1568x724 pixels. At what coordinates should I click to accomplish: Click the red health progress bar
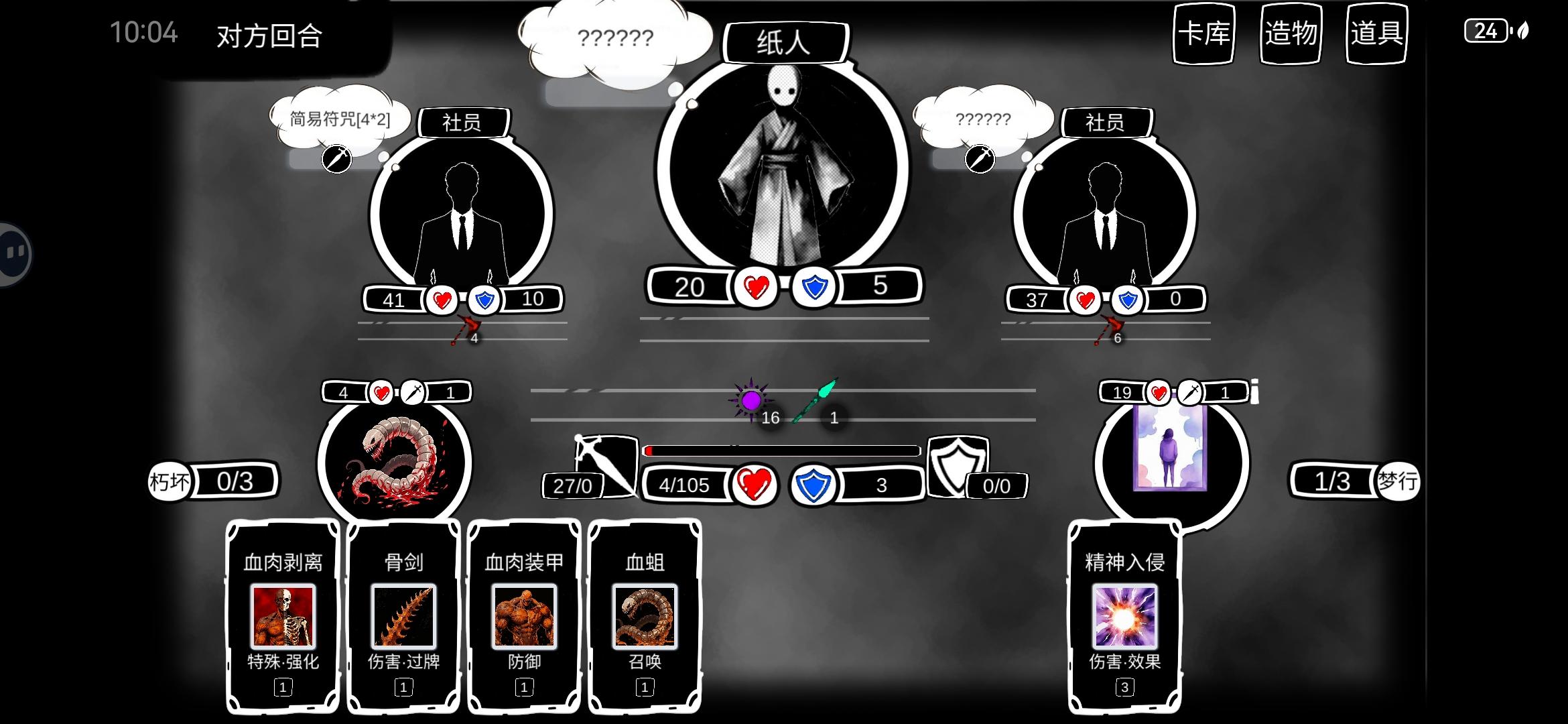pos(777,451)
